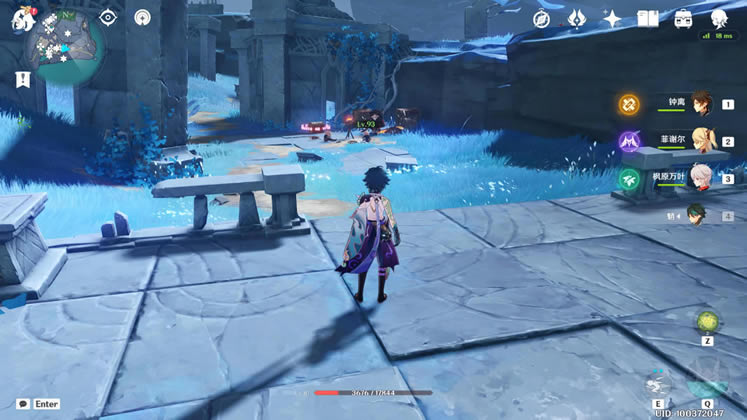Open the adventurer handbook book icon
747x420 pixels.
point(648,19)
